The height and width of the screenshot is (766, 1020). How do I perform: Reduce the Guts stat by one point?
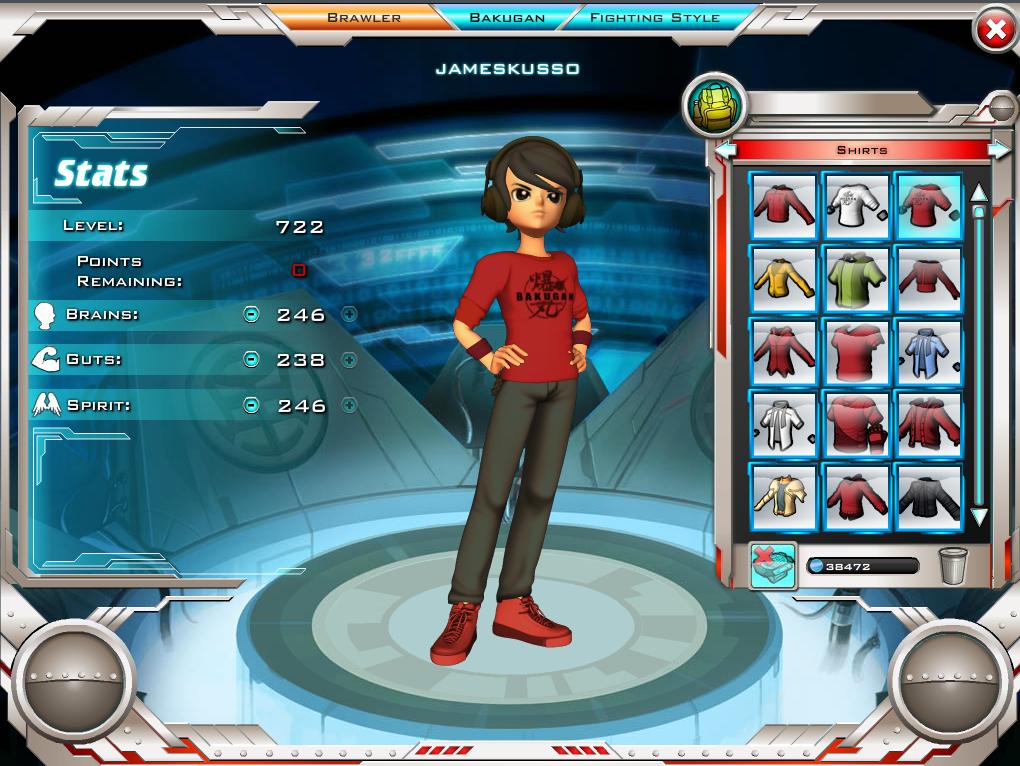[x=251, y=360]
